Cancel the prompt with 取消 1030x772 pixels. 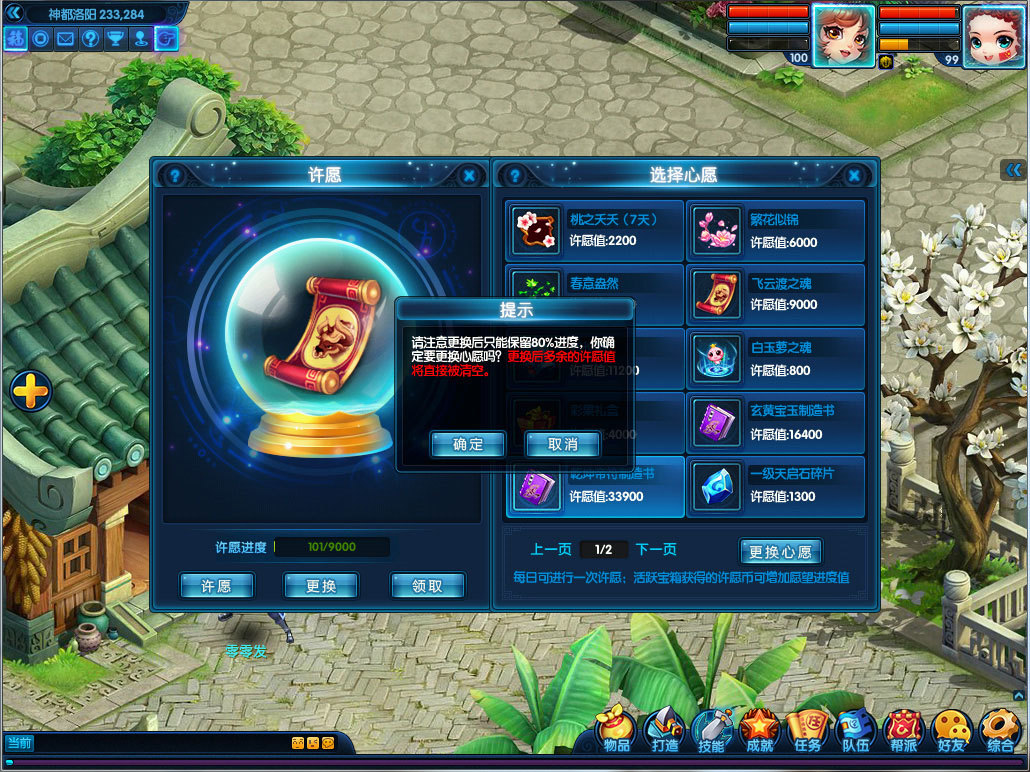click(563, 444)
